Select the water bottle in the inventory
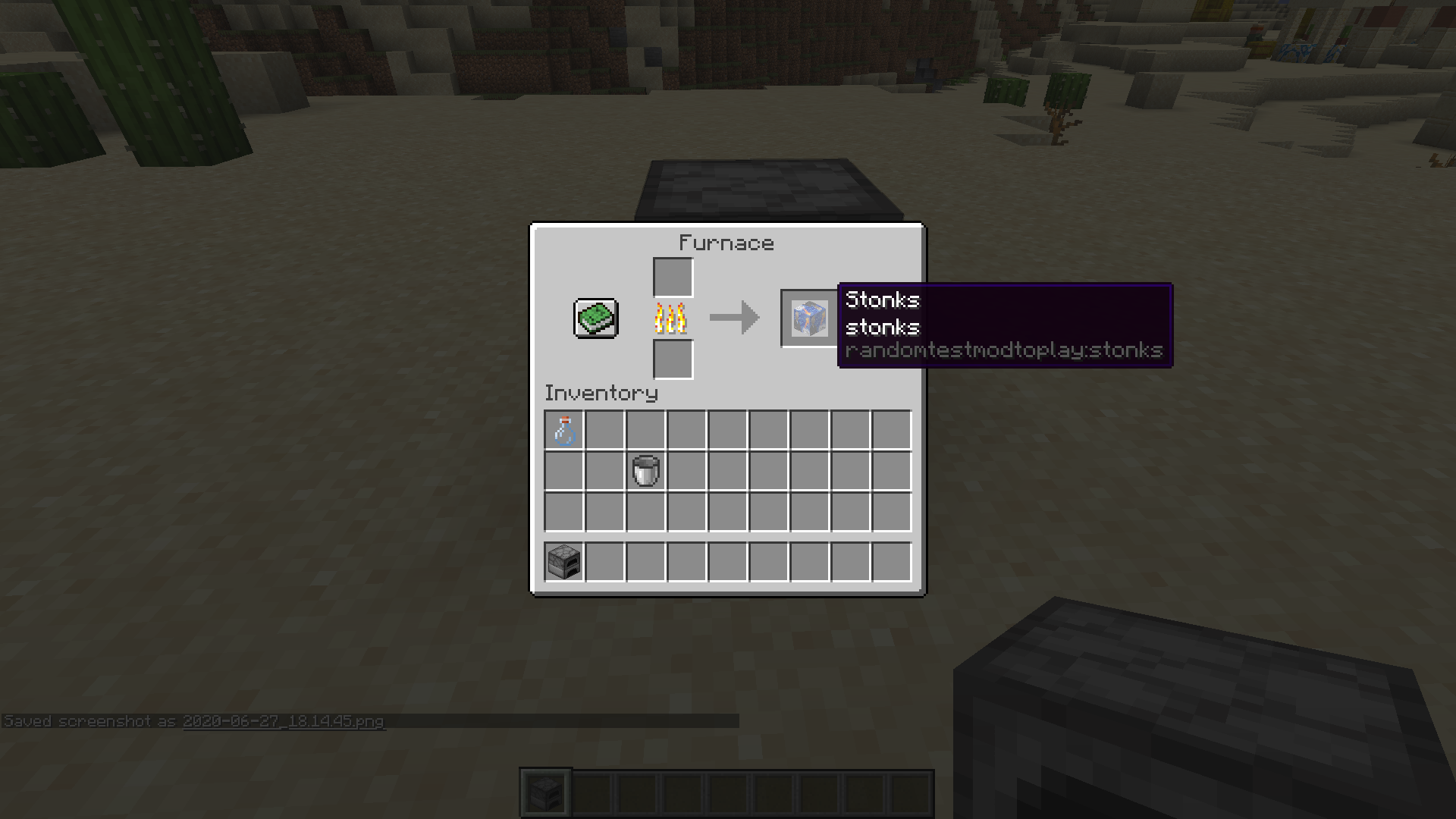1456x819 pixels. (564, 430)
